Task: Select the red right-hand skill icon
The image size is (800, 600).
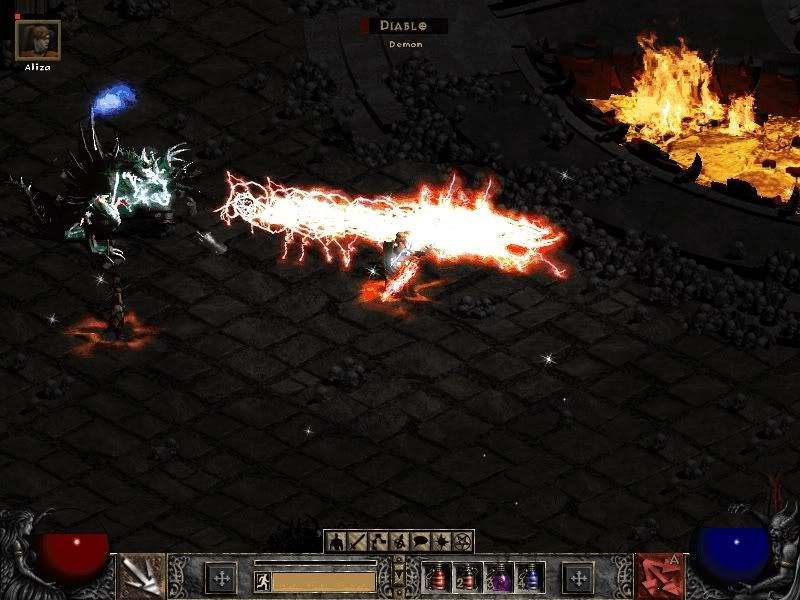Action: tap(657, 577)
